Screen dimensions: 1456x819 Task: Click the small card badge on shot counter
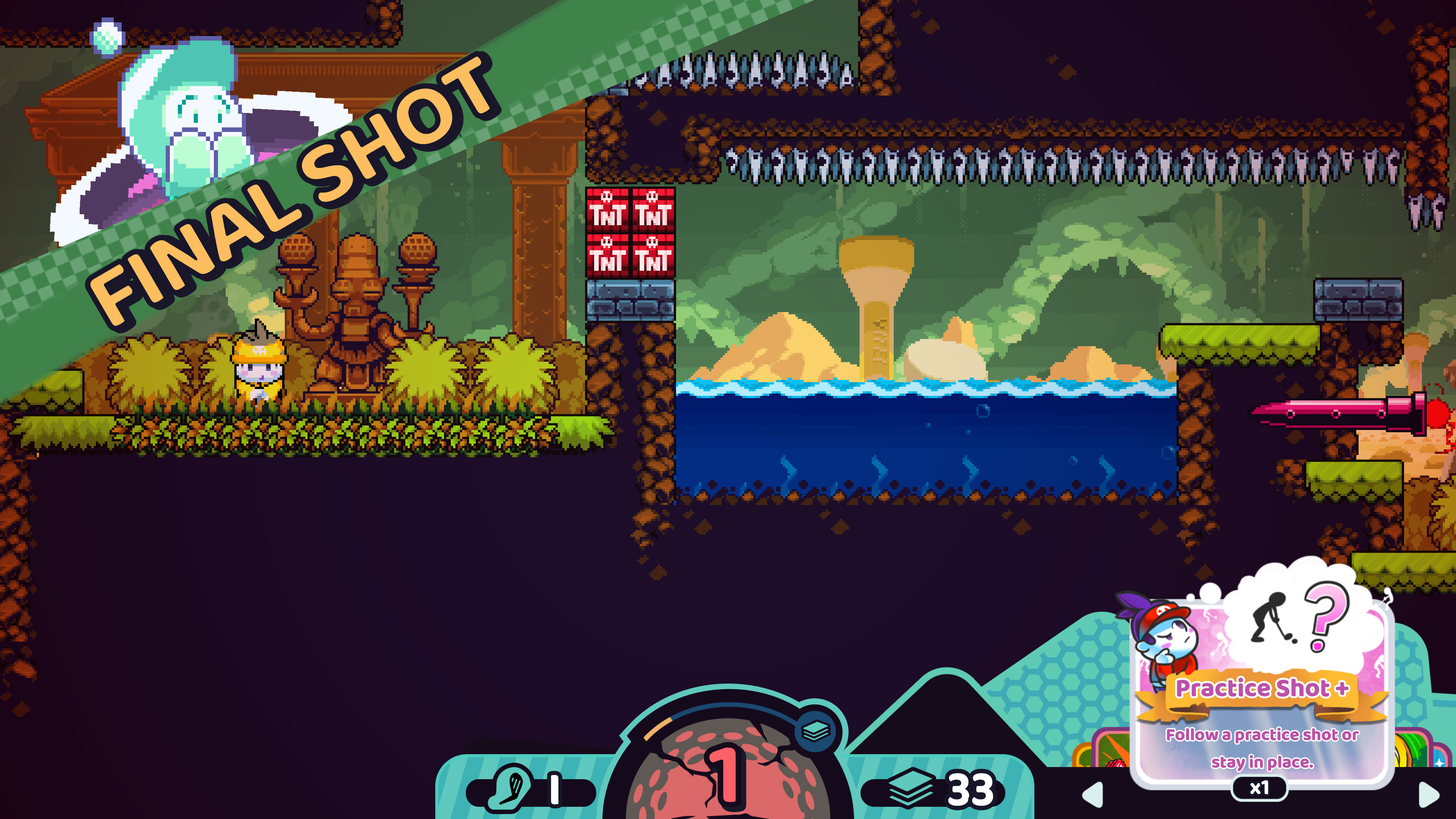point(816,731)
